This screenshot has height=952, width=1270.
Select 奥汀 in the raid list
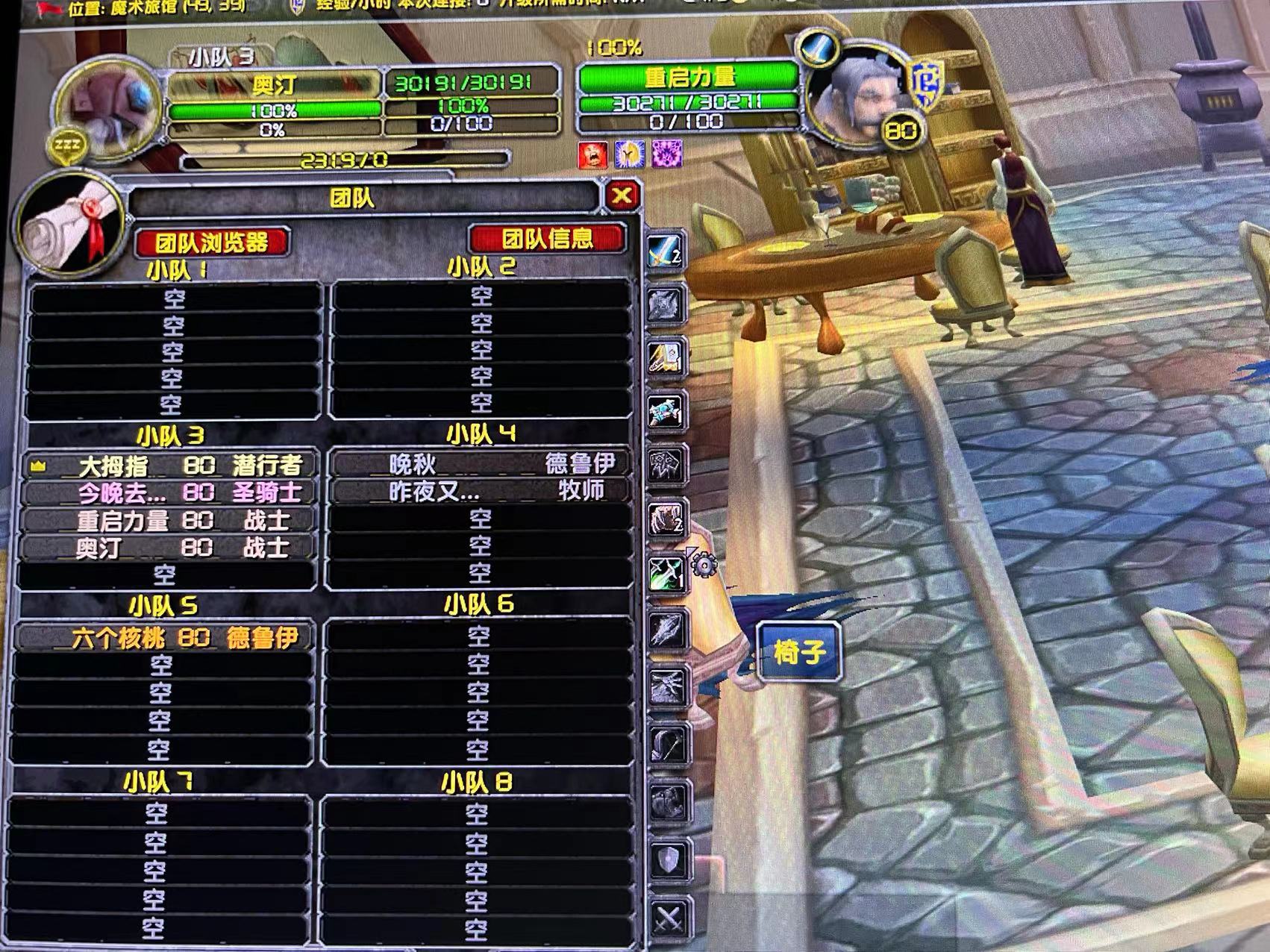coord(170,548)
